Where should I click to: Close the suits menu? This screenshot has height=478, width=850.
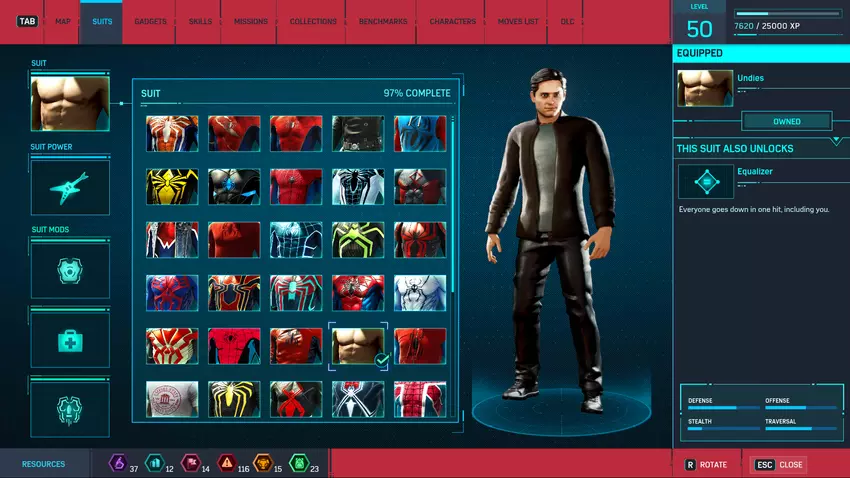click(780, 465)
